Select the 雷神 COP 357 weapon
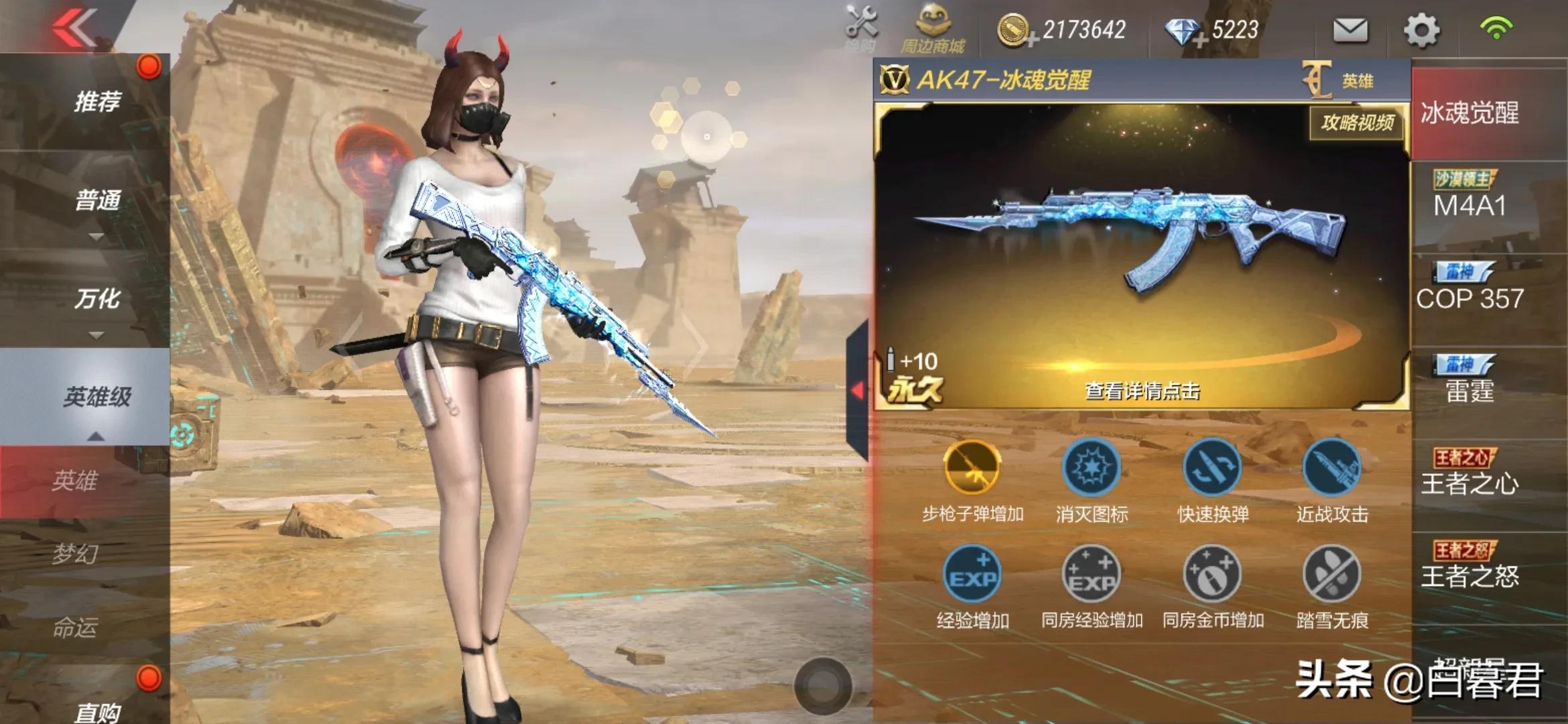Image resolution: width=1568 pixels, height=724 pixels. [x=1469, y=288]
